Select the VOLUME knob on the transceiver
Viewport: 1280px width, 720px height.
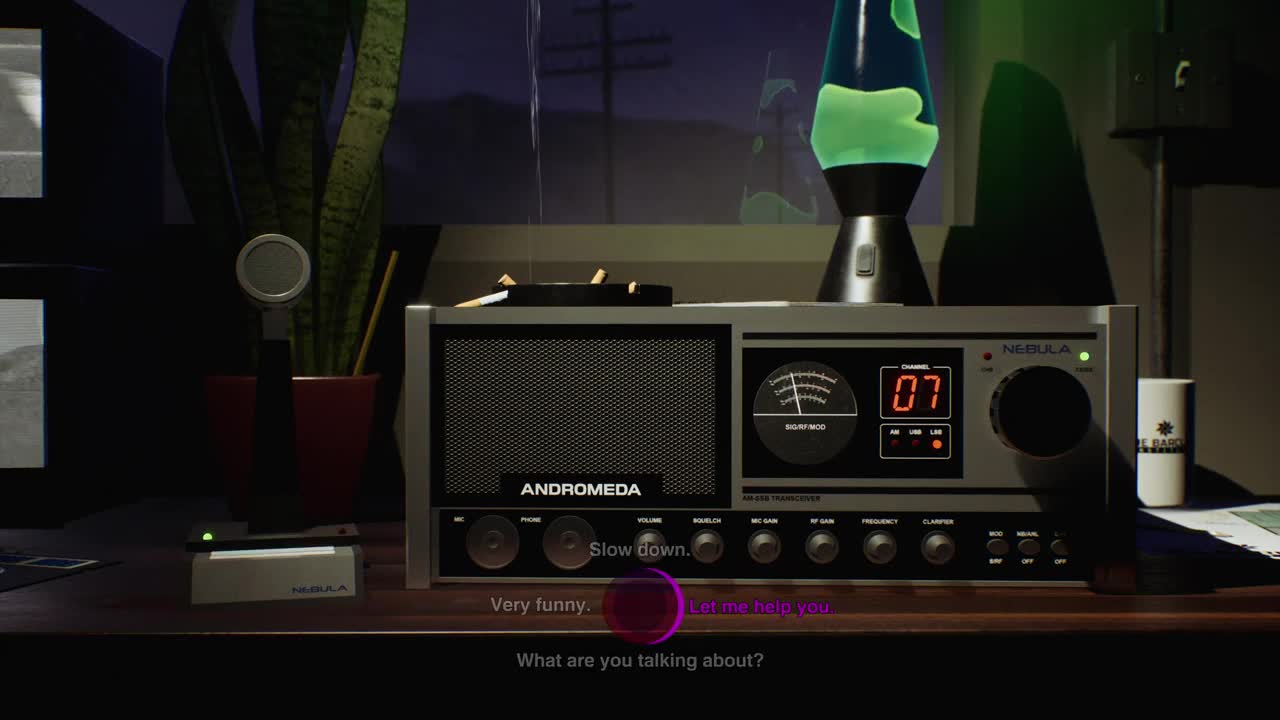648,548
